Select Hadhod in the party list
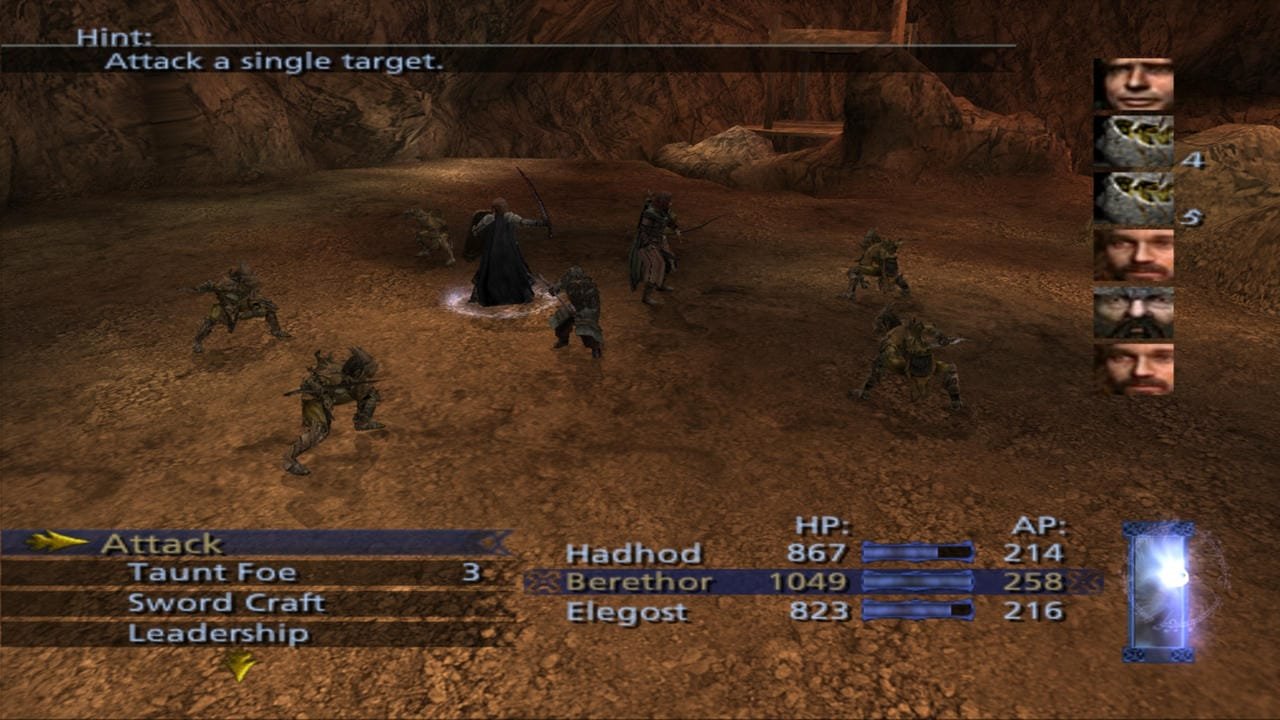This screenshot has height=720, width=1280. 633,553
